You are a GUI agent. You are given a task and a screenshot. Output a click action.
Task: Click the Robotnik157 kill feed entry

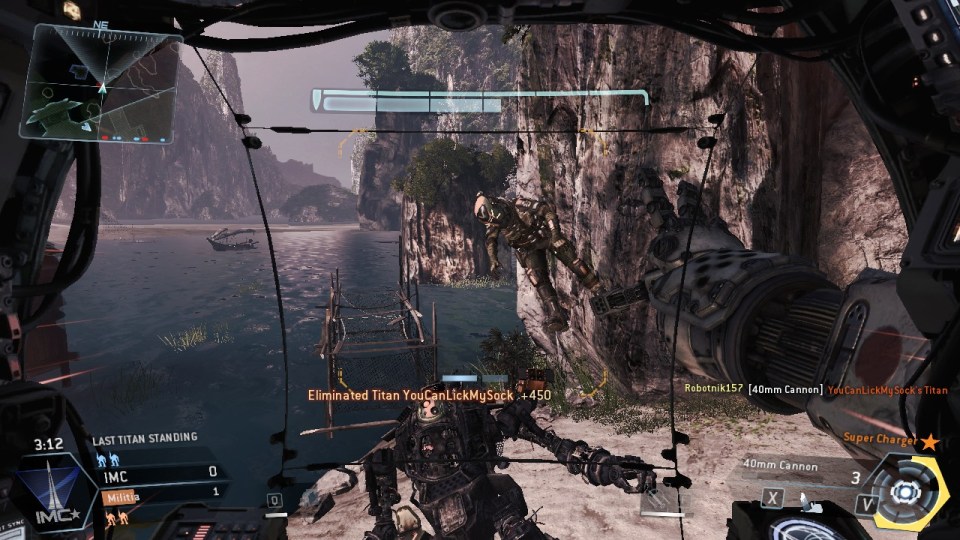713,388
